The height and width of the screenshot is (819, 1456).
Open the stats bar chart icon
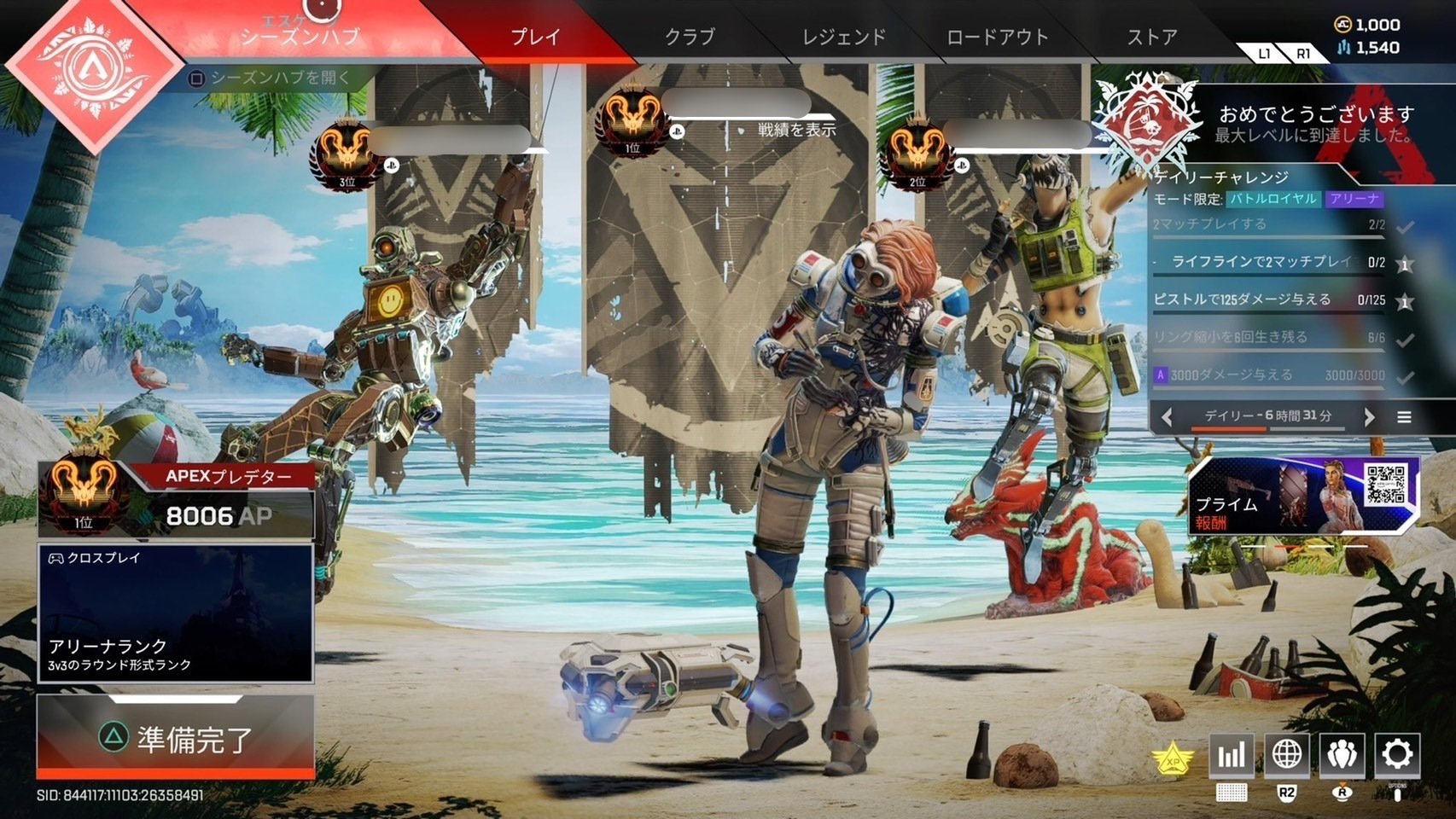click(x=1232, y=754)
